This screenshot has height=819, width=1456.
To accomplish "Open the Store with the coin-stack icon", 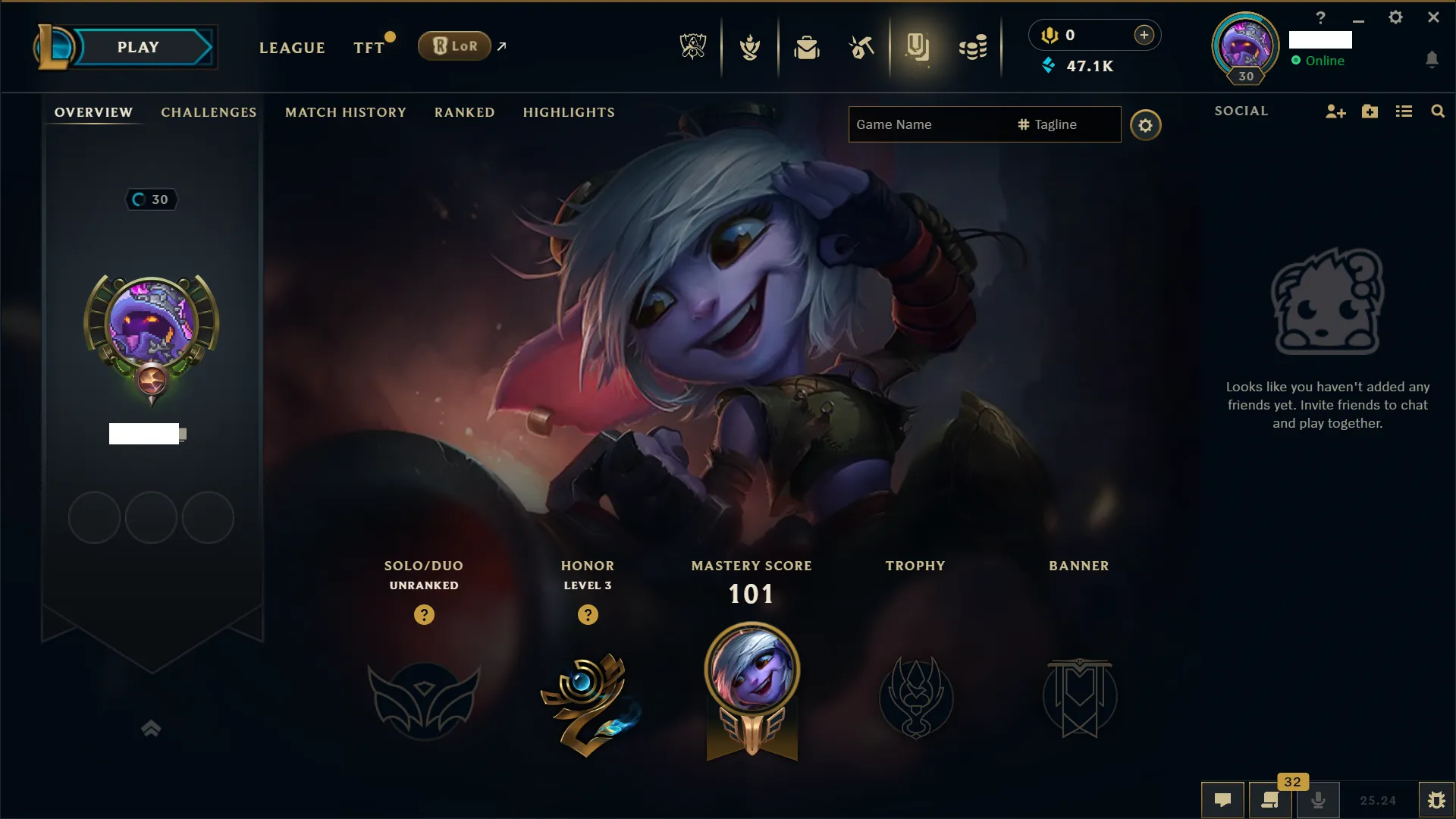I will [x=974, y=46].
